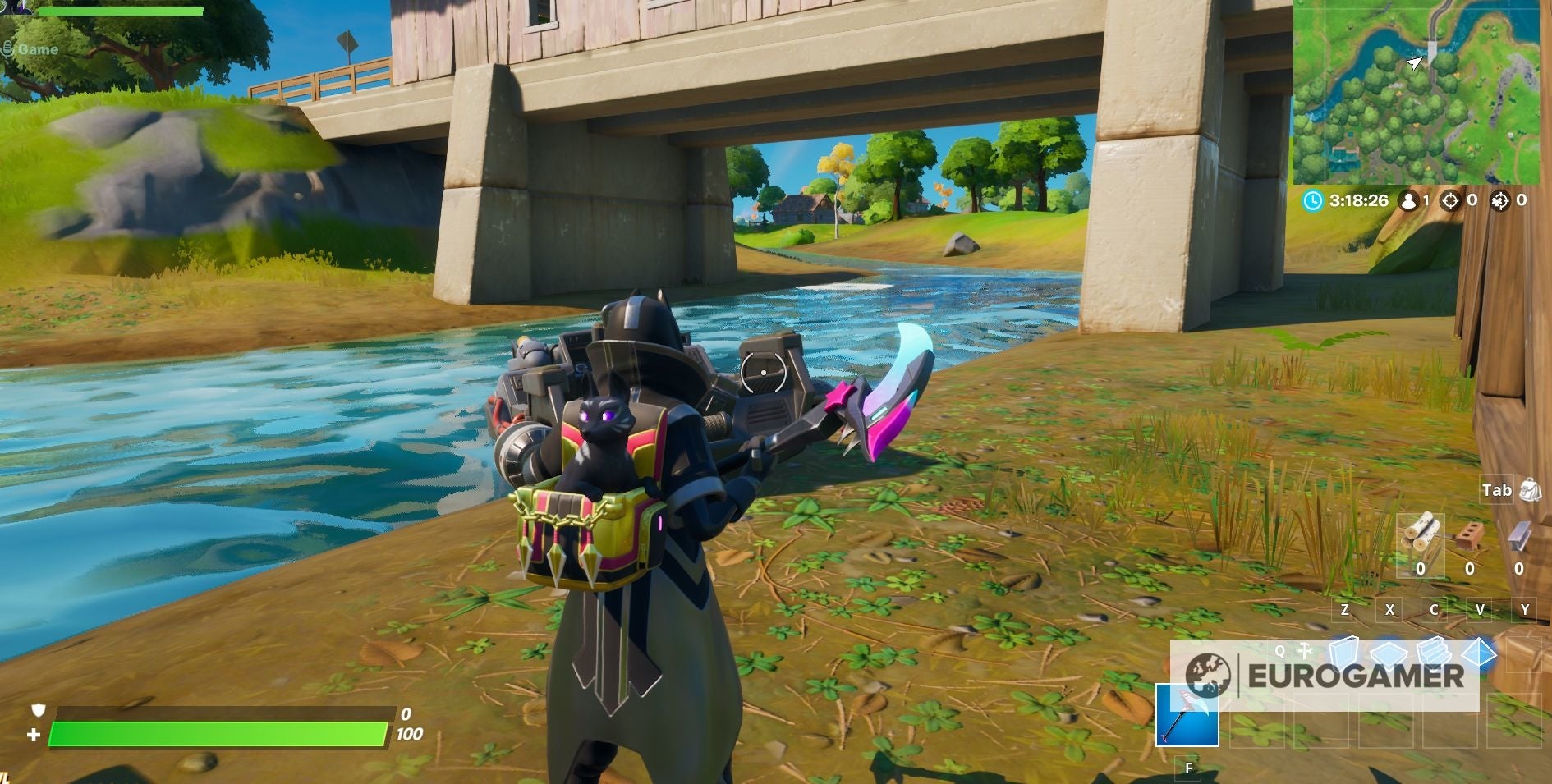
Task: Click the metal resource icon
Action: pos(1519,535)
